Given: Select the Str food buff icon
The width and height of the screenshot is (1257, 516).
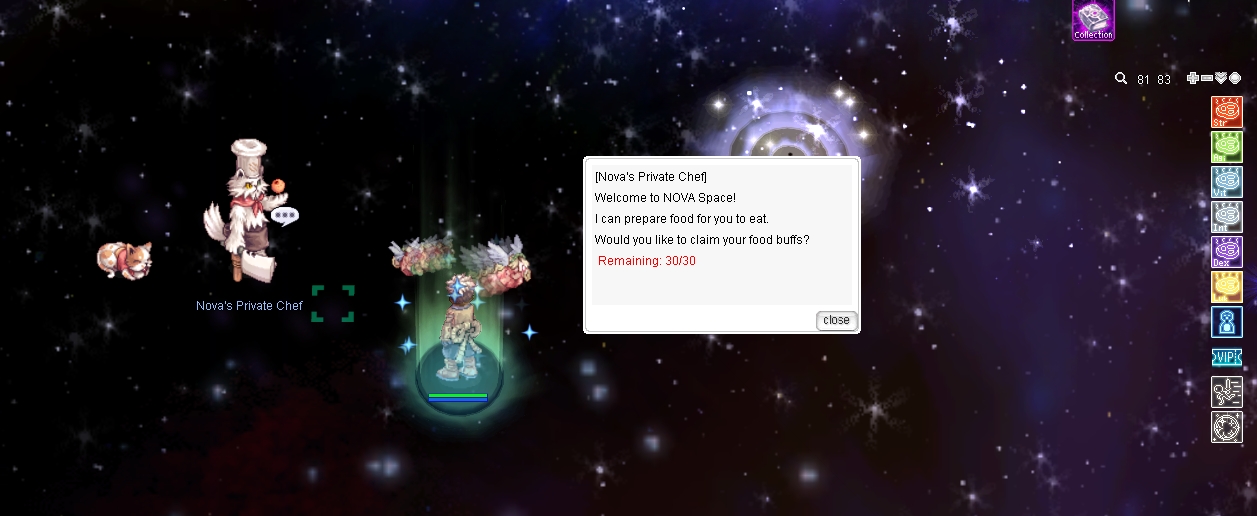Looking at the screenshot, I should (1226, 111).
